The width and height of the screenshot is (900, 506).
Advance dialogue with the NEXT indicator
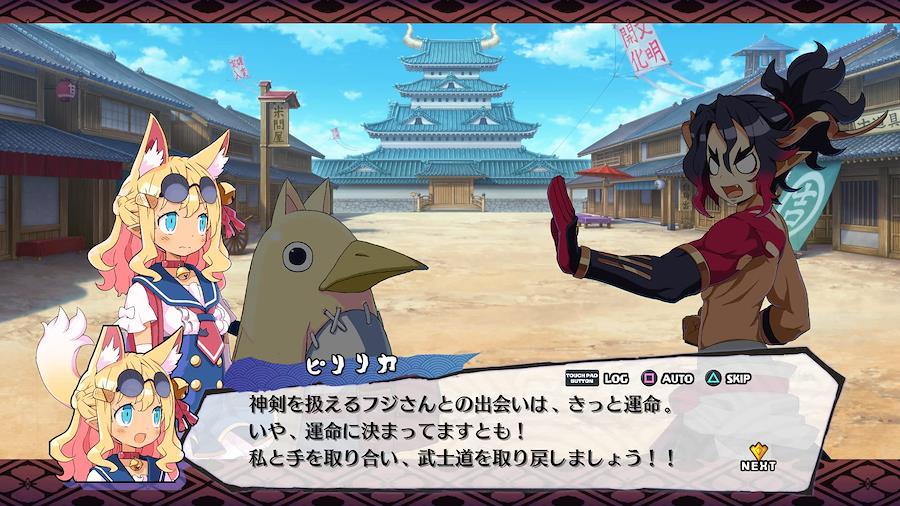[758, 457]
